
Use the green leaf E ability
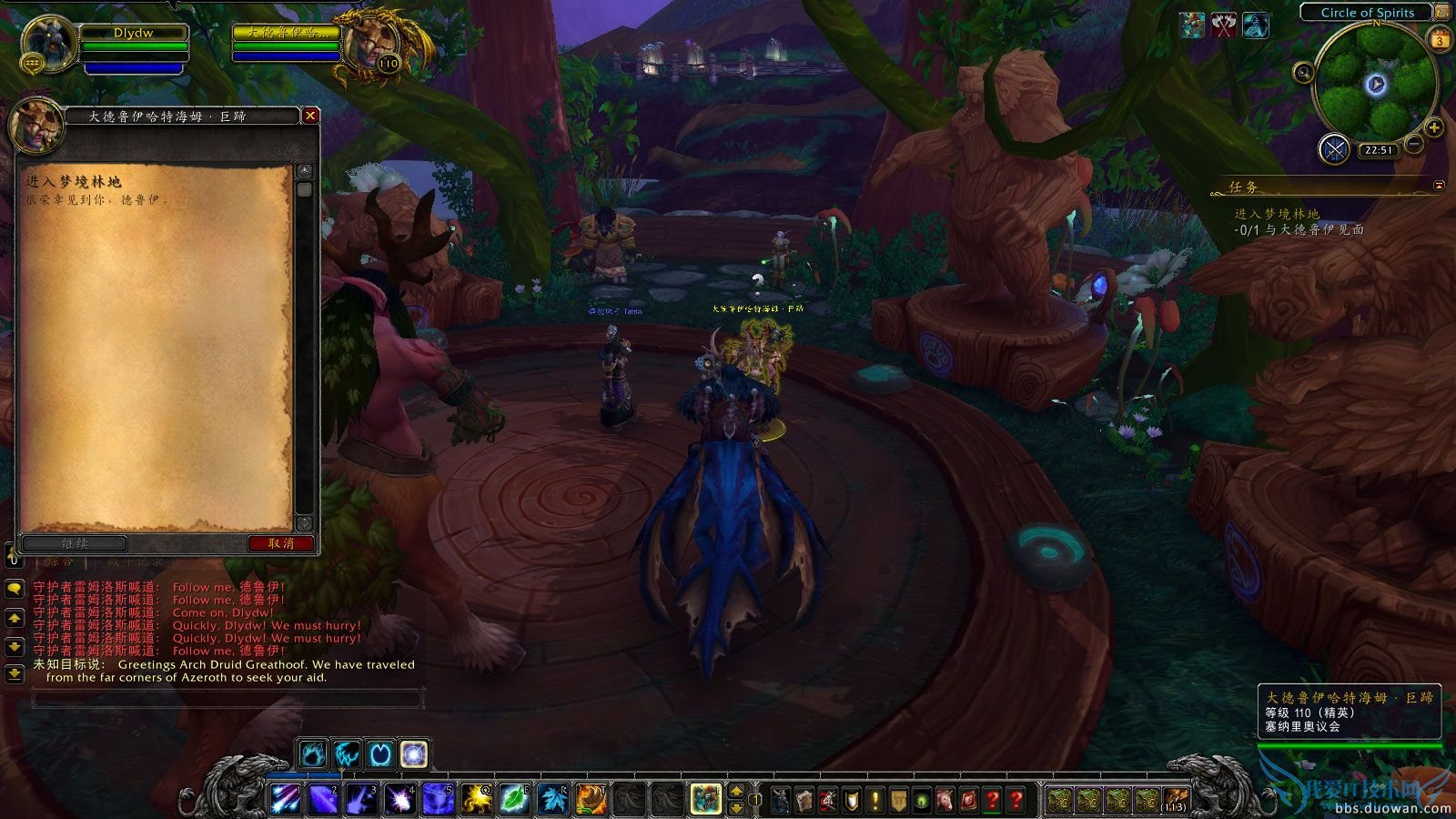(x=513, y=800)
